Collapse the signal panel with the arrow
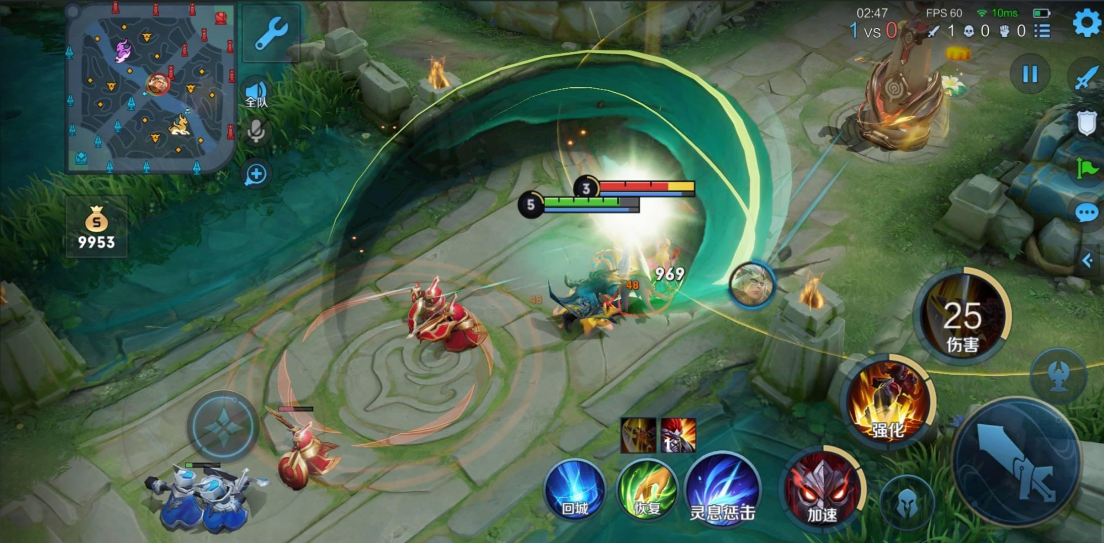The image size is (1104, 543). point(1087,260)
